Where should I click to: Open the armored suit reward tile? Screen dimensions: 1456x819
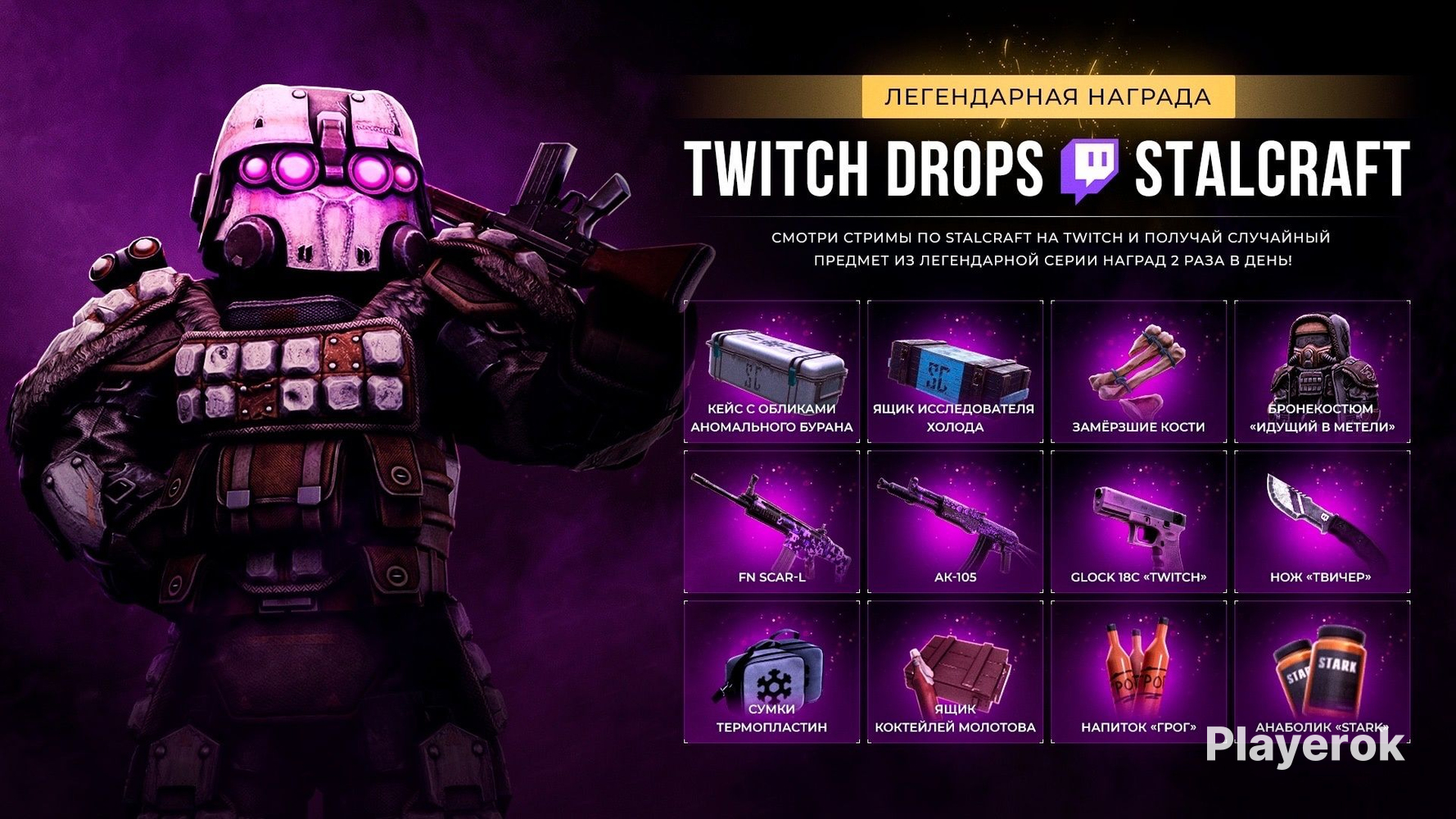1322,372
